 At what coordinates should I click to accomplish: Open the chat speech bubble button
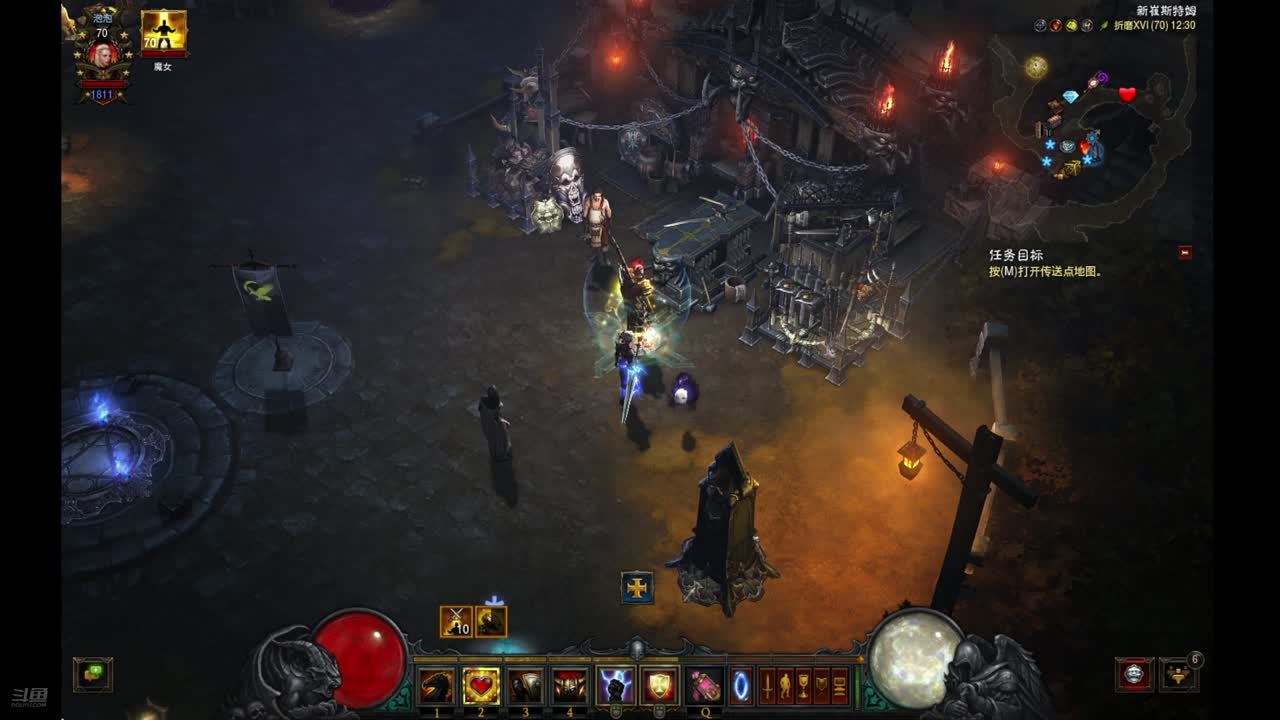click(x=93, y=674)
